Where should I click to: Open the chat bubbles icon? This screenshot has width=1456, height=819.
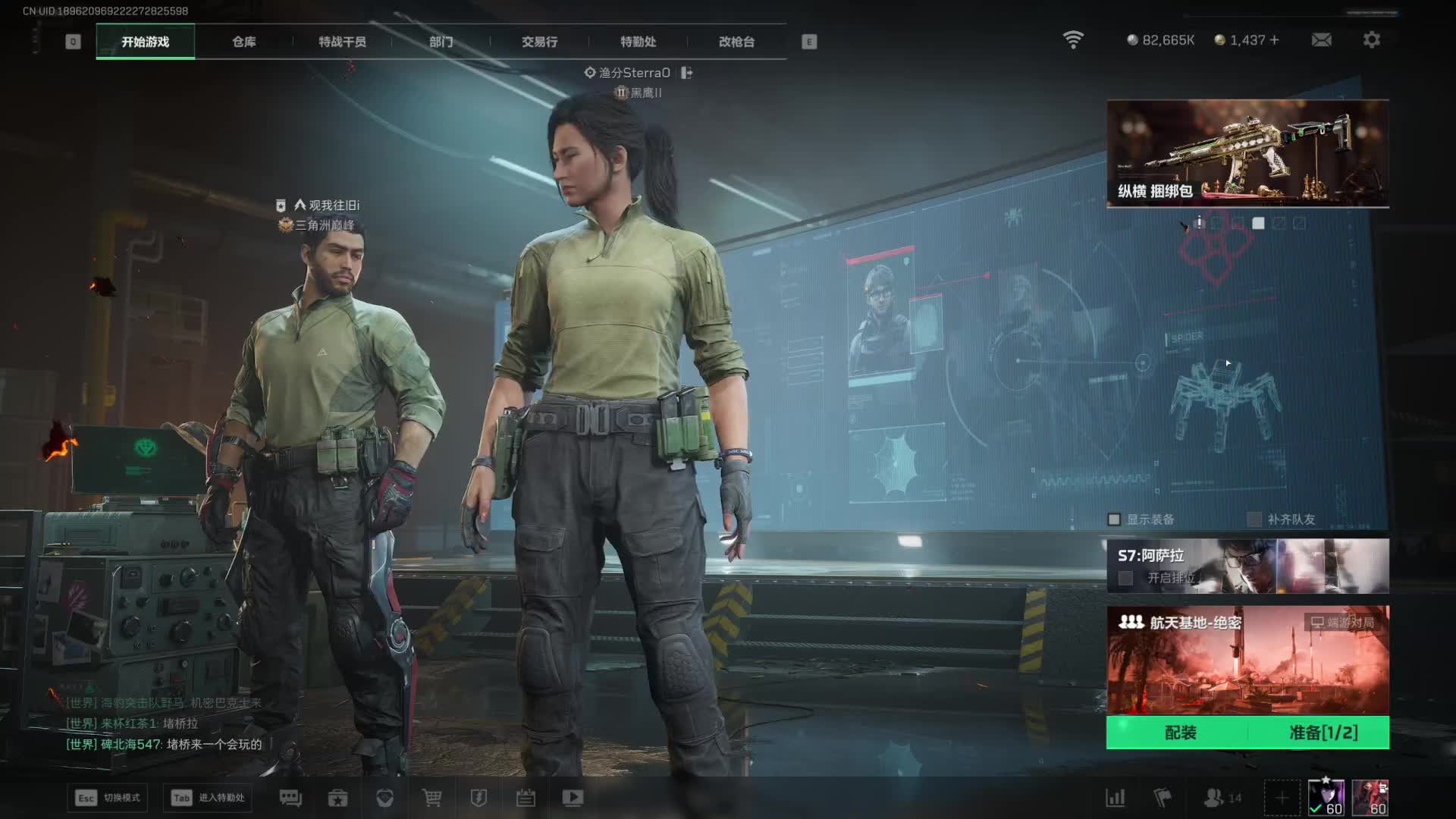[290, 798]
